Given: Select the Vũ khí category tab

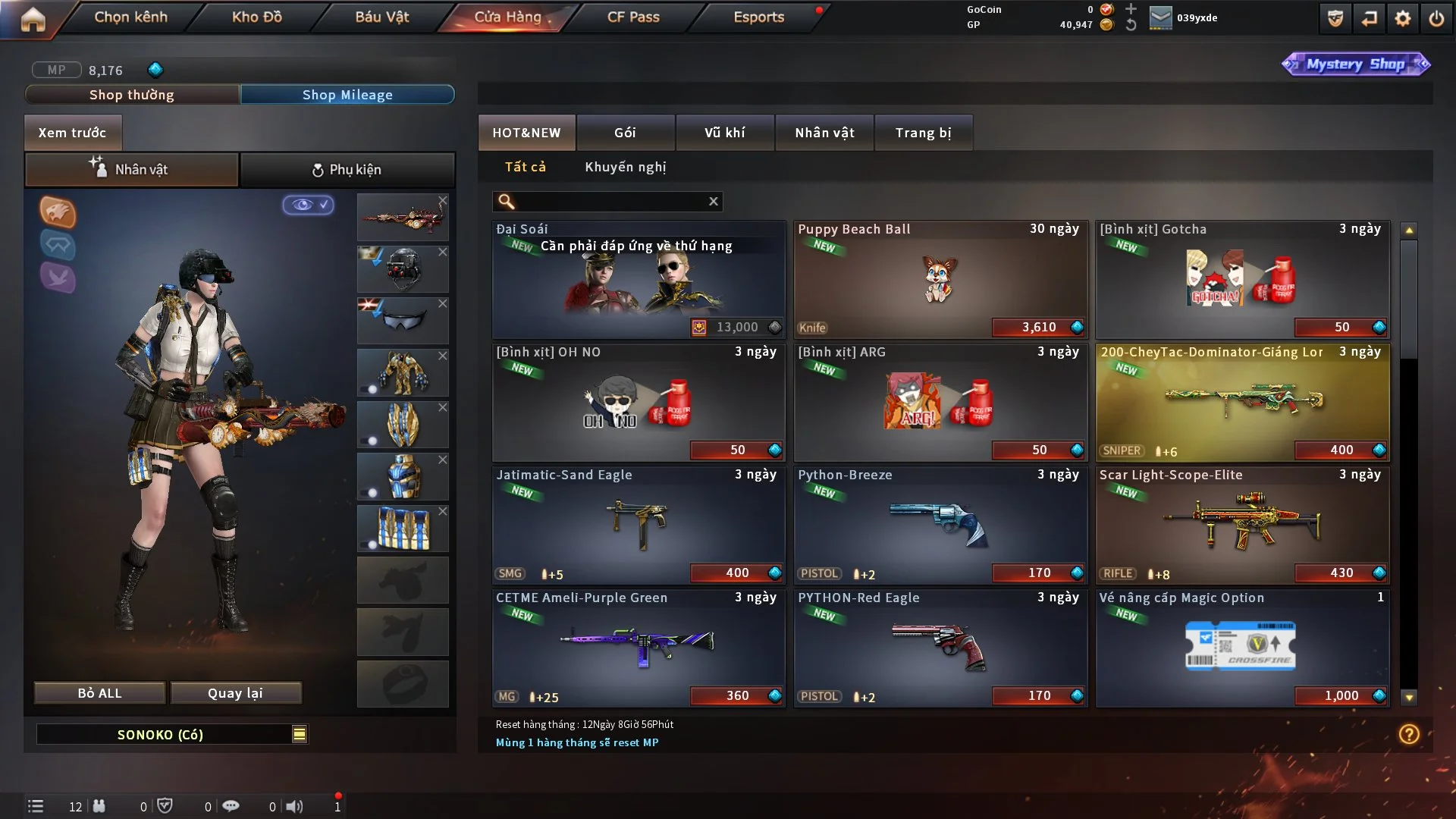Looking at the screenshot, I should [x=724, y=133].
